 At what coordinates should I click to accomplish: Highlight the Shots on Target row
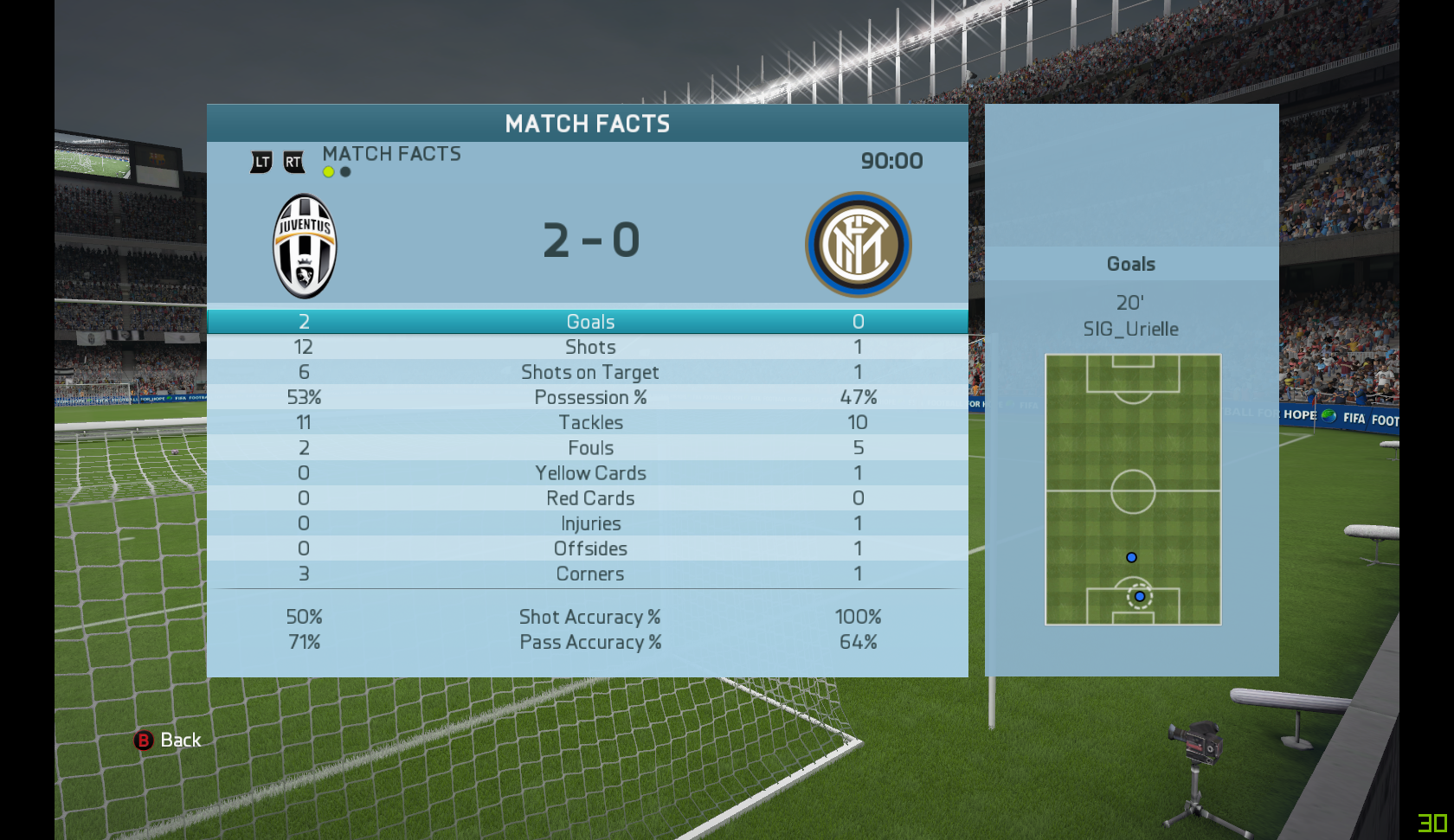pos(589,372)
